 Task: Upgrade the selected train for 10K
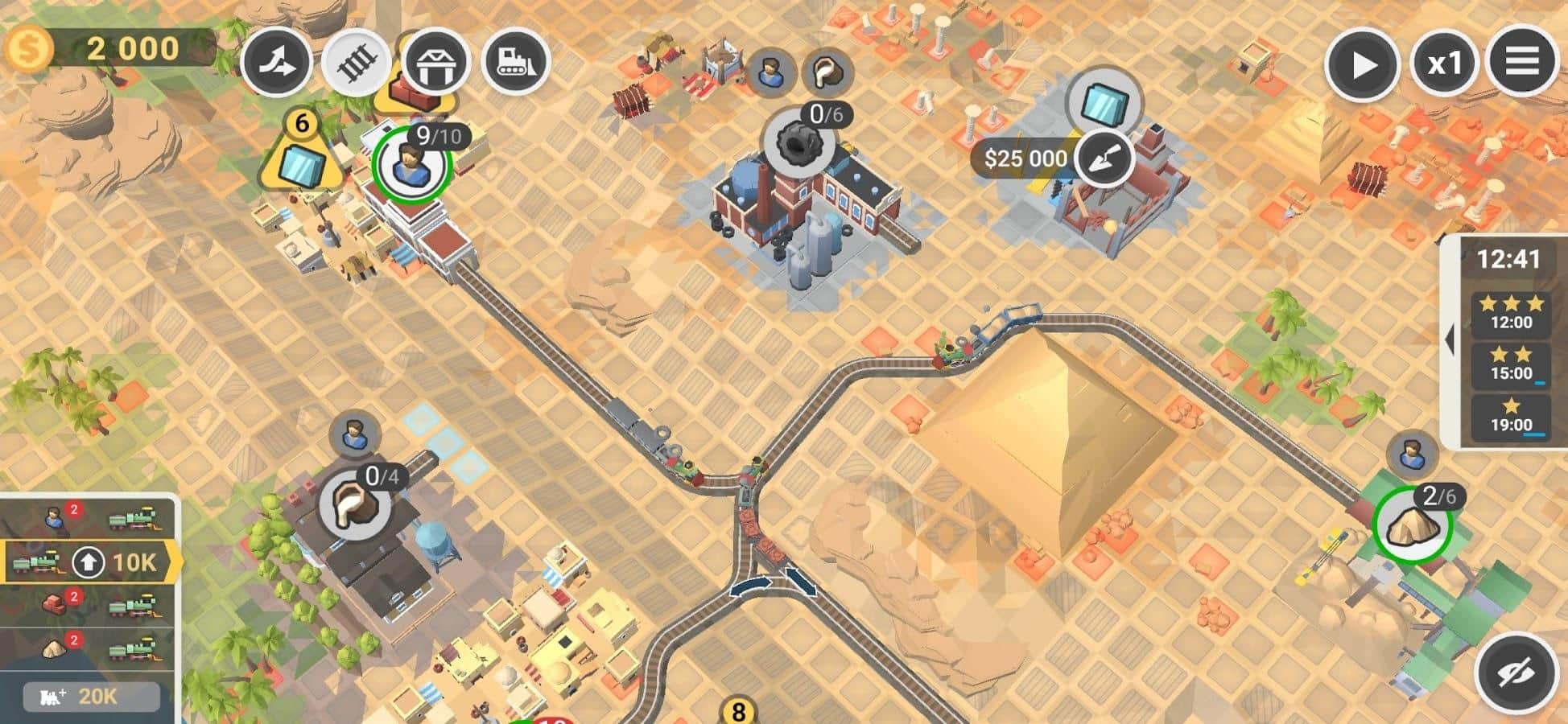tap(89, 562)
